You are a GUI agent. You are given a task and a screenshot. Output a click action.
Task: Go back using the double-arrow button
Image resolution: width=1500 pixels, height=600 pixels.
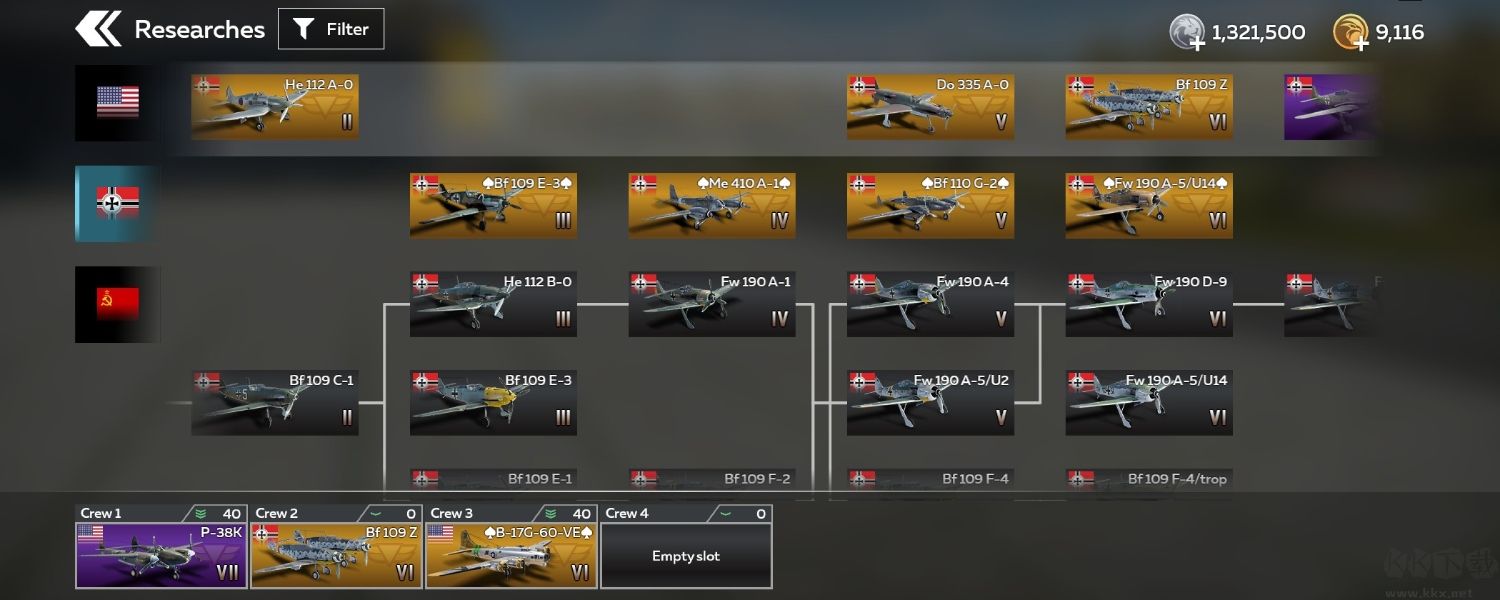coord(98,29)
